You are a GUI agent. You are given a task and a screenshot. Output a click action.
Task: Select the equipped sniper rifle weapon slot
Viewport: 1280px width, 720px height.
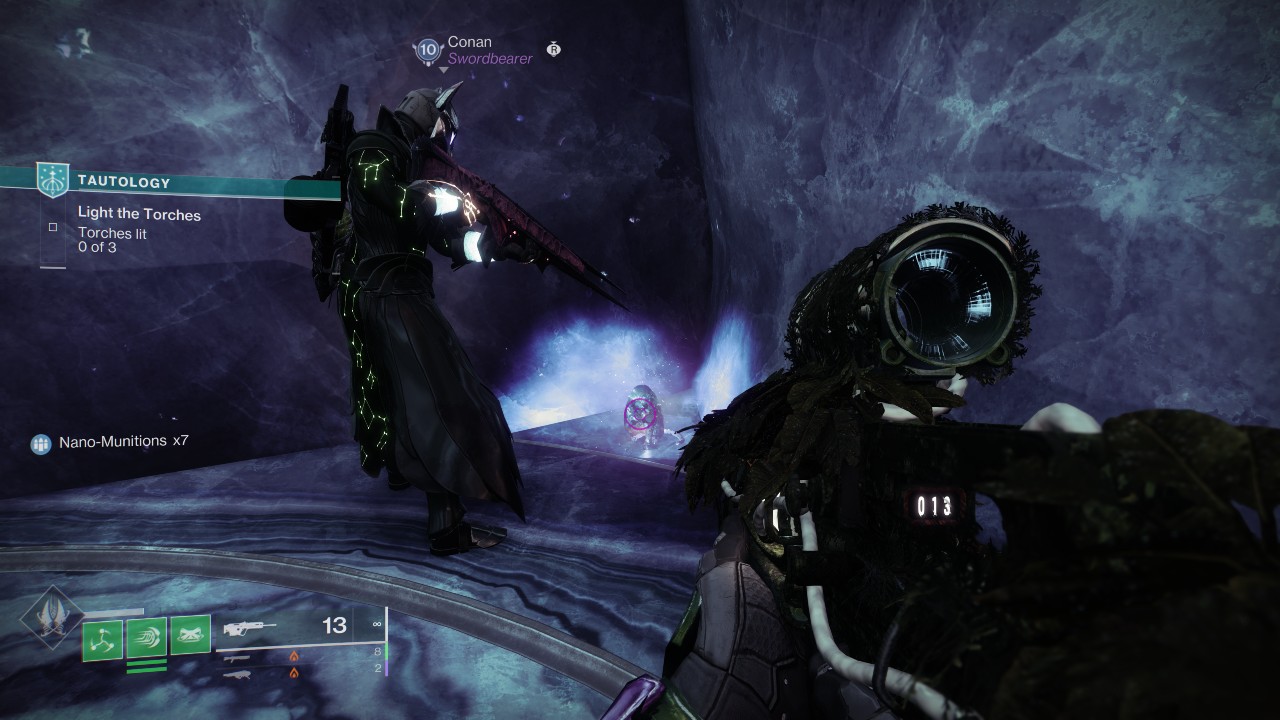pos(250,627)
